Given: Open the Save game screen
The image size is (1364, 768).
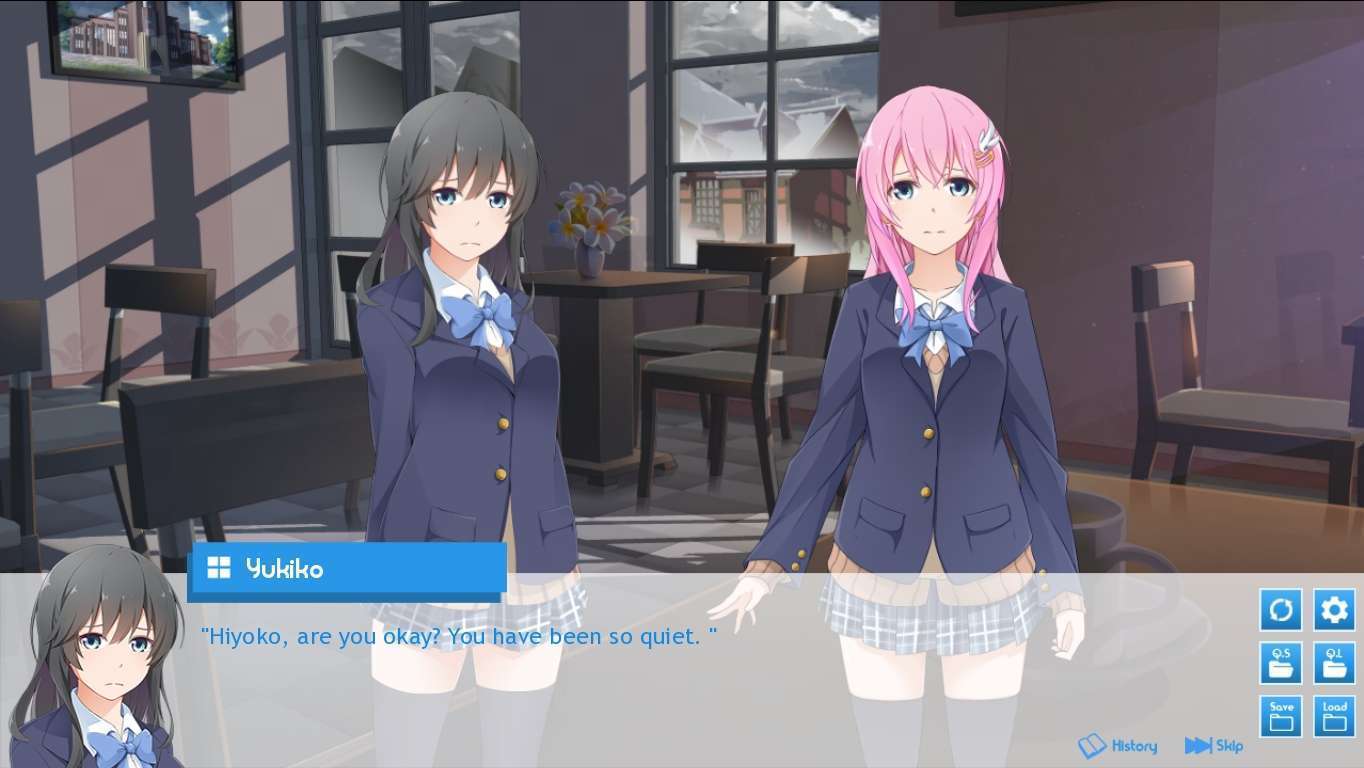Looking at the screenshot, I should [x=1281, y=716].
